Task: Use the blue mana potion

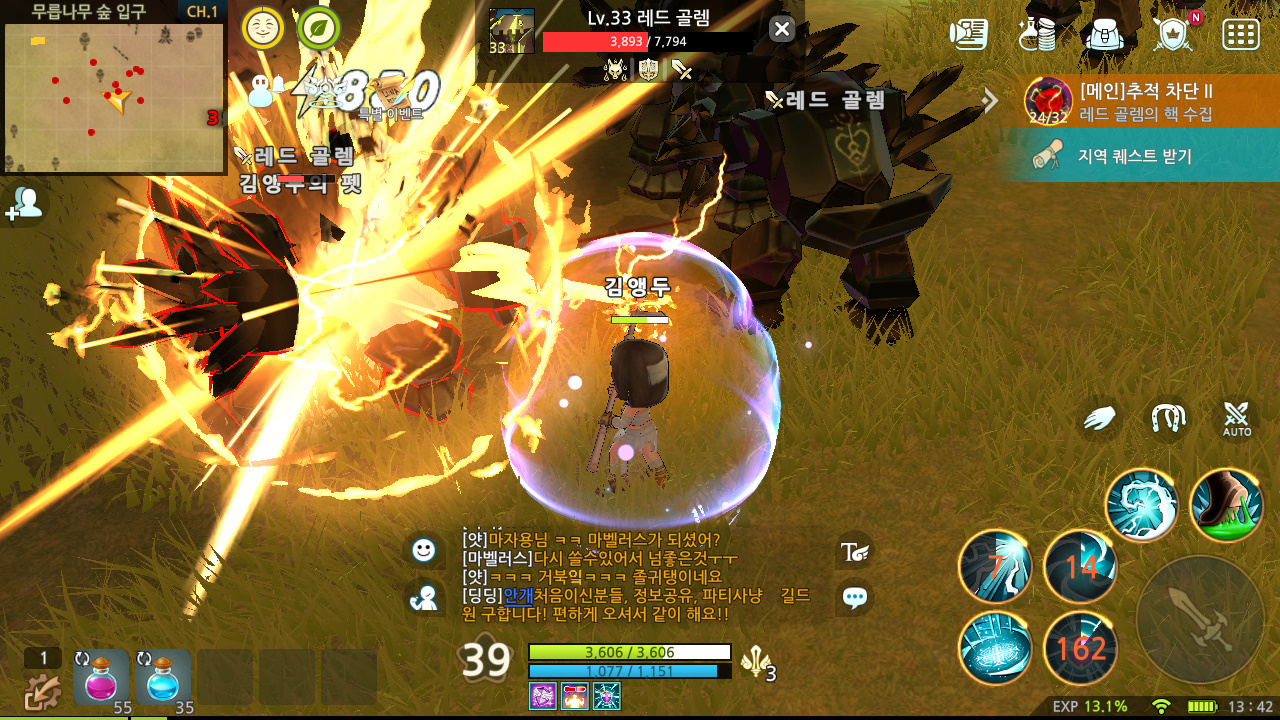Action: coord(164,677)
